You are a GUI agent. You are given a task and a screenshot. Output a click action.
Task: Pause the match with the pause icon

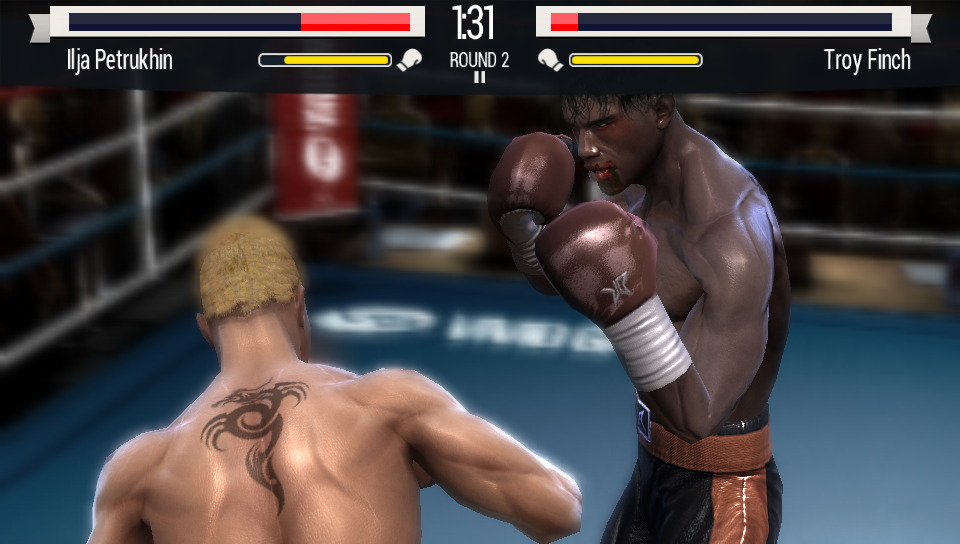coord(479,77)
